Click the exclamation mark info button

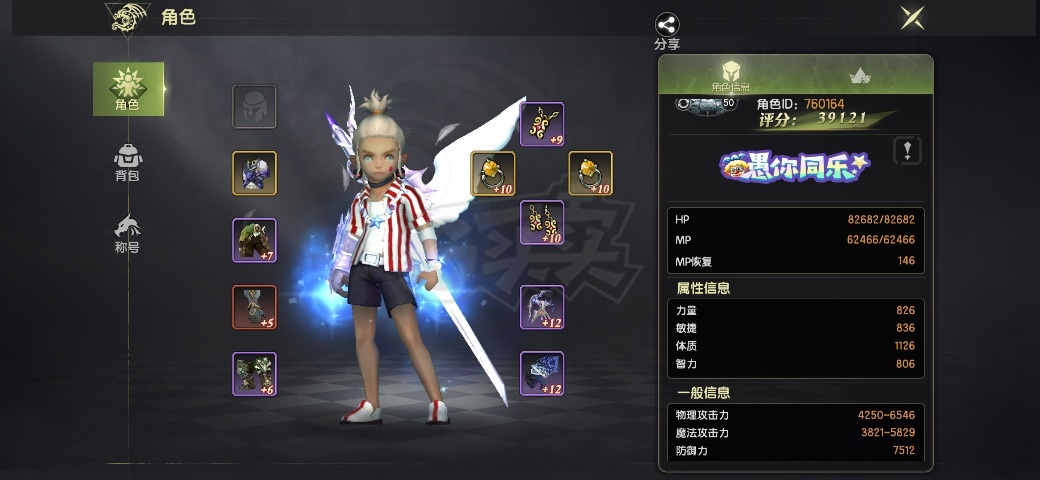click(x=906, y=151)
